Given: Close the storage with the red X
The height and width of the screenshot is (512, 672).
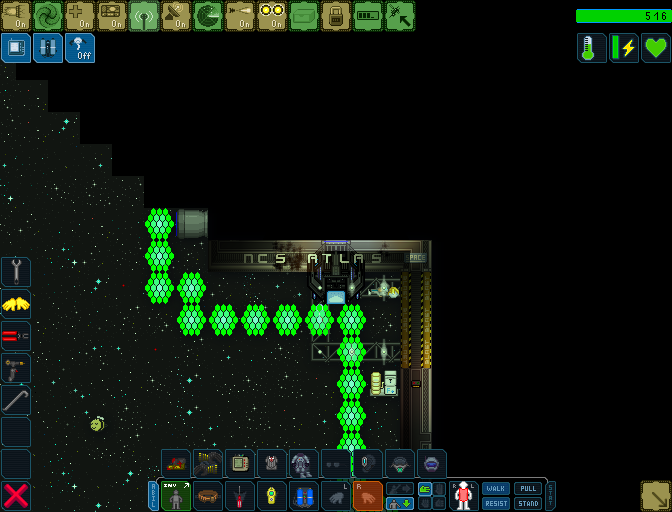Looking at the screenshot, I should tap(16, 495).
